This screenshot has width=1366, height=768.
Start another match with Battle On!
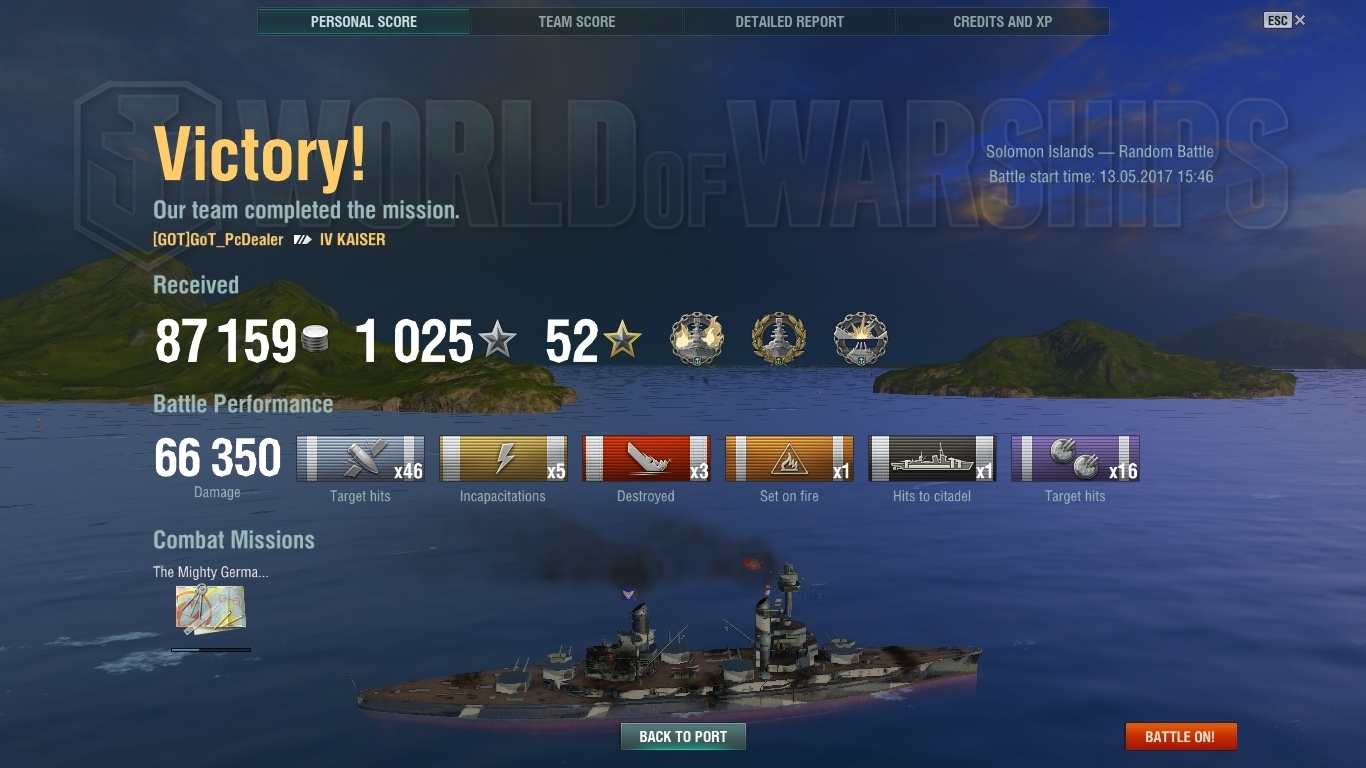click(x=1180, y=737)
